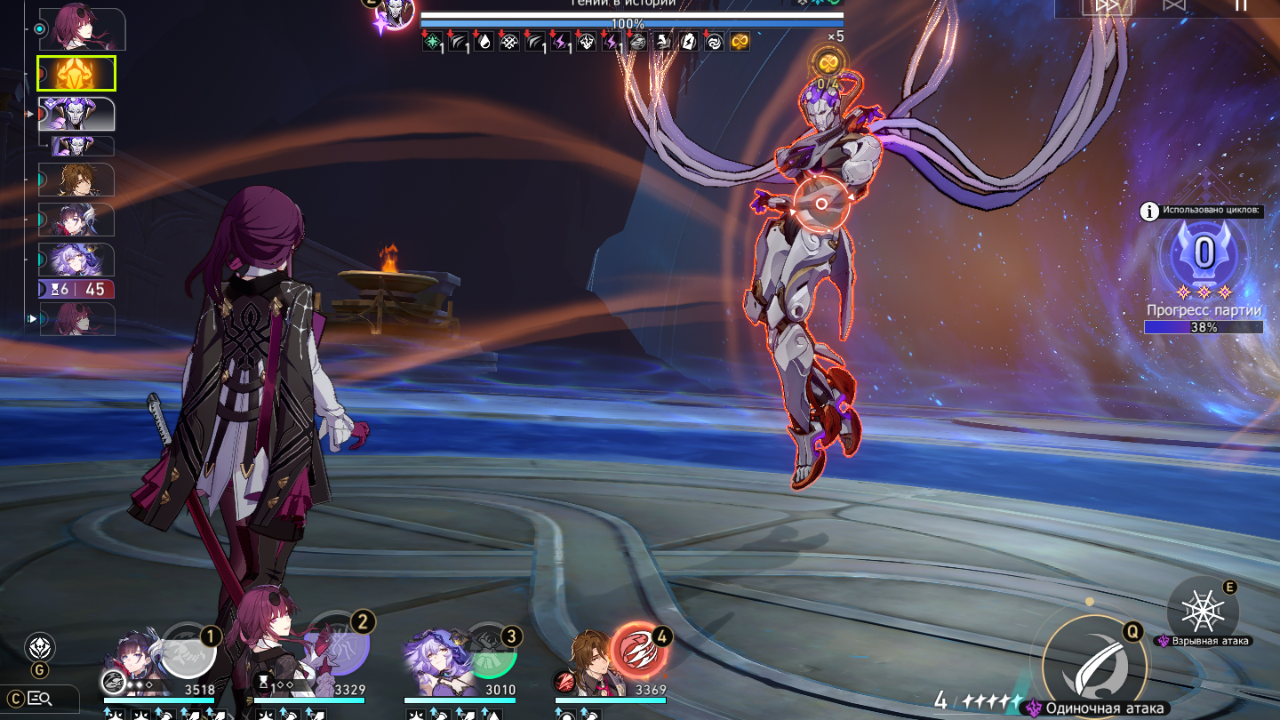Target the boss's red lock-on marker
The width and height of the screenshot is (1280, 720).
[822, 203]
